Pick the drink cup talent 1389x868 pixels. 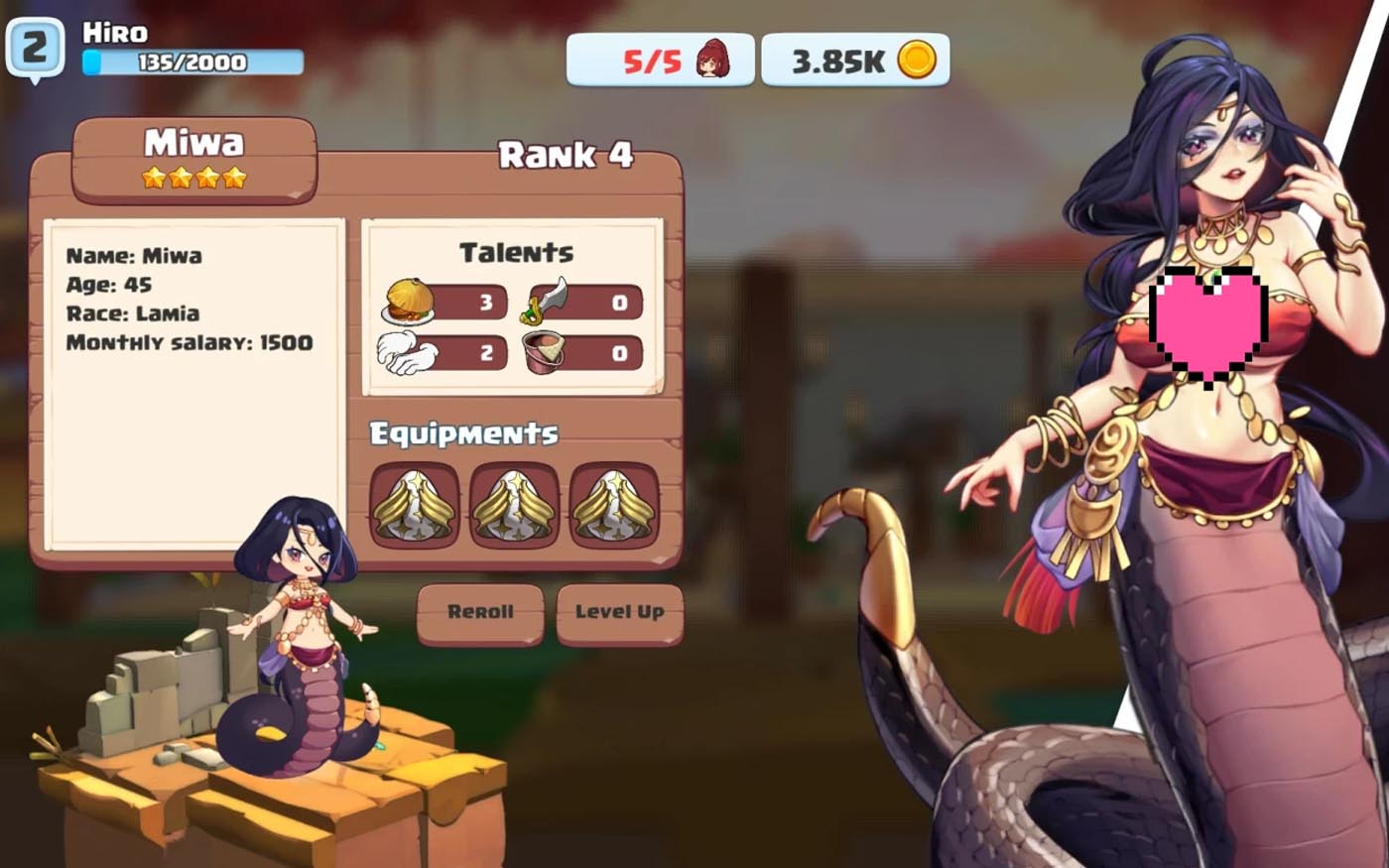(x=547, y=353)
